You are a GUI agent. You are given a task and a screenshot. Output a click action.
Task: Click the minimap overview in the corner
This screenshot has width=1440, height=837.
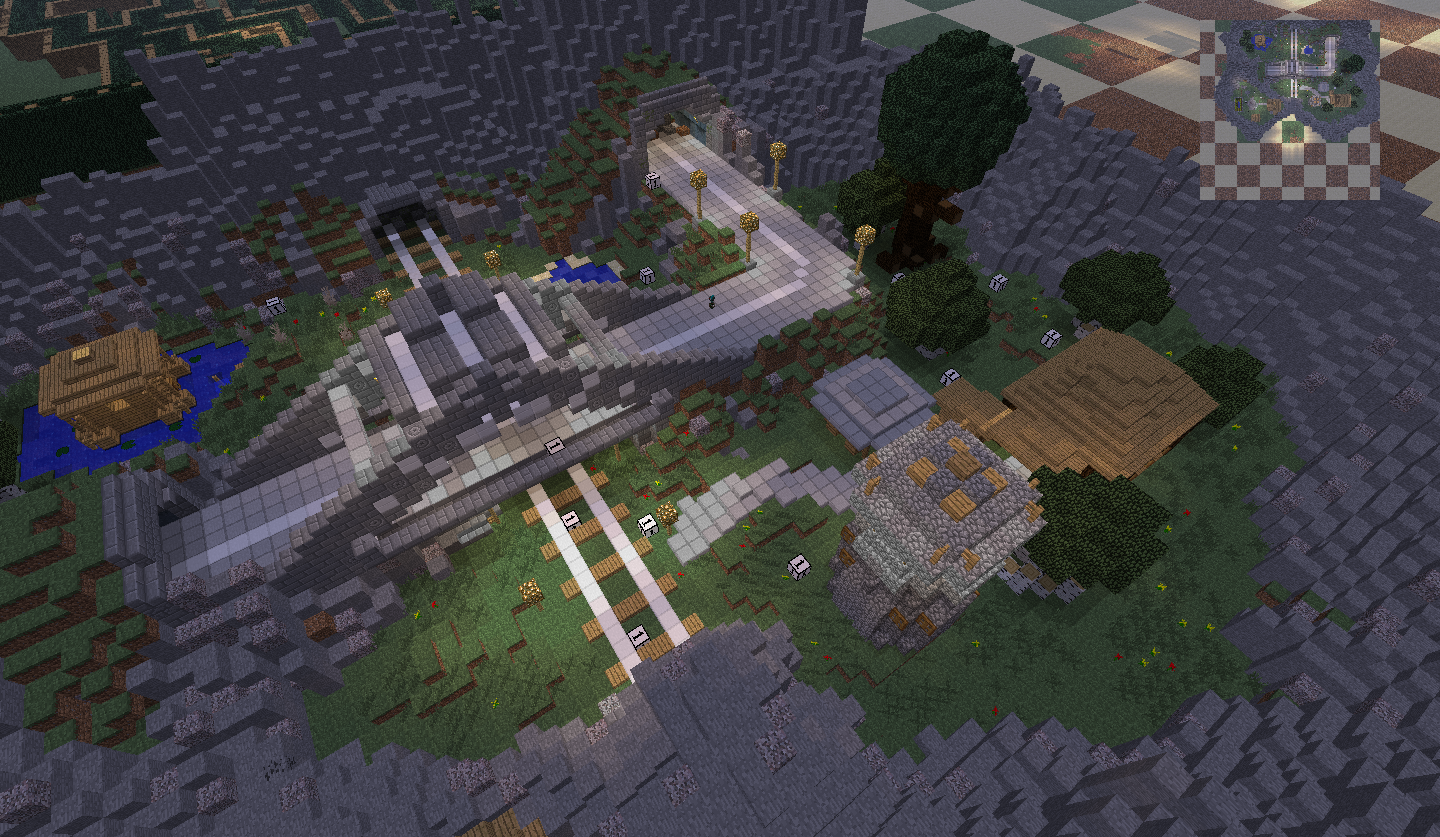(x=1290, y=109)
